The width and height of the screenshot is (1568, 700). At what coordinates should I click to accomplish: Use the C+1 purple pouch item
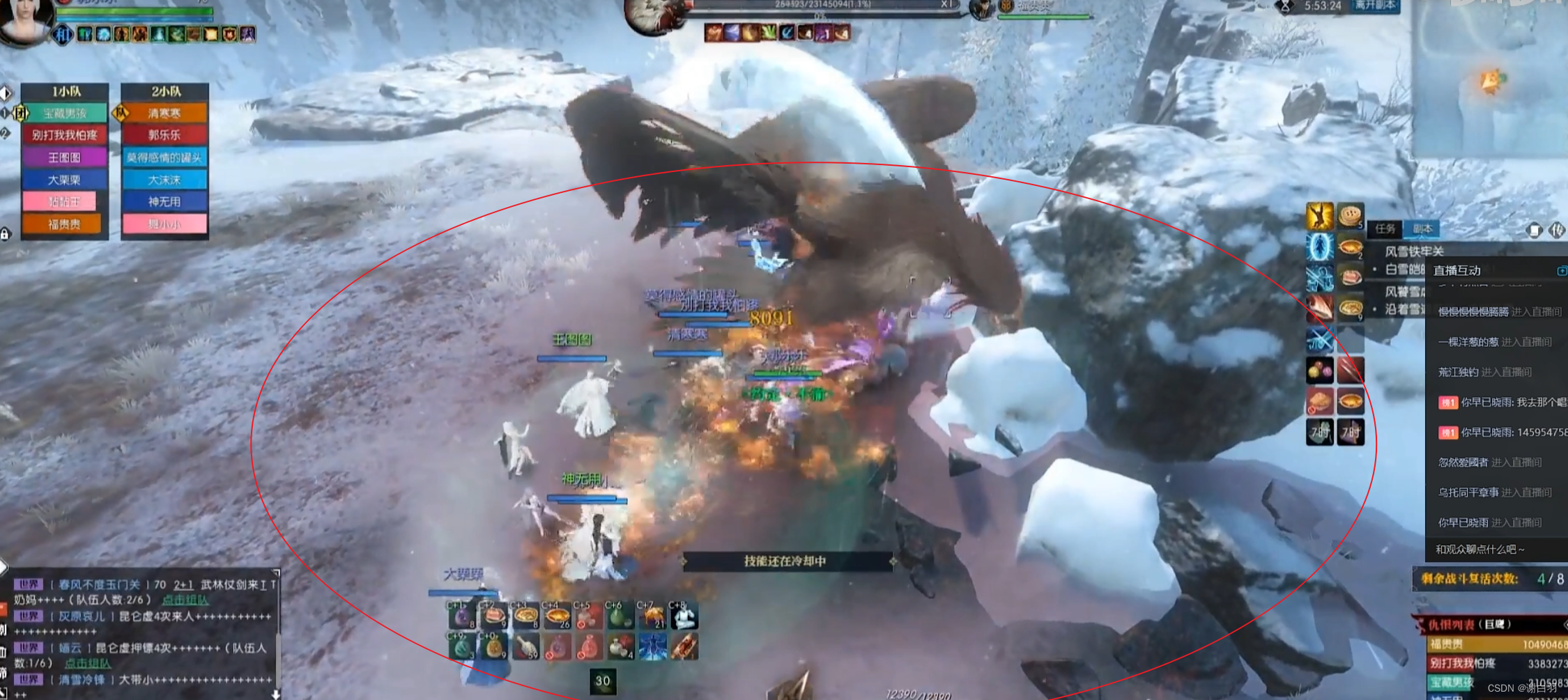coord(462,616)
